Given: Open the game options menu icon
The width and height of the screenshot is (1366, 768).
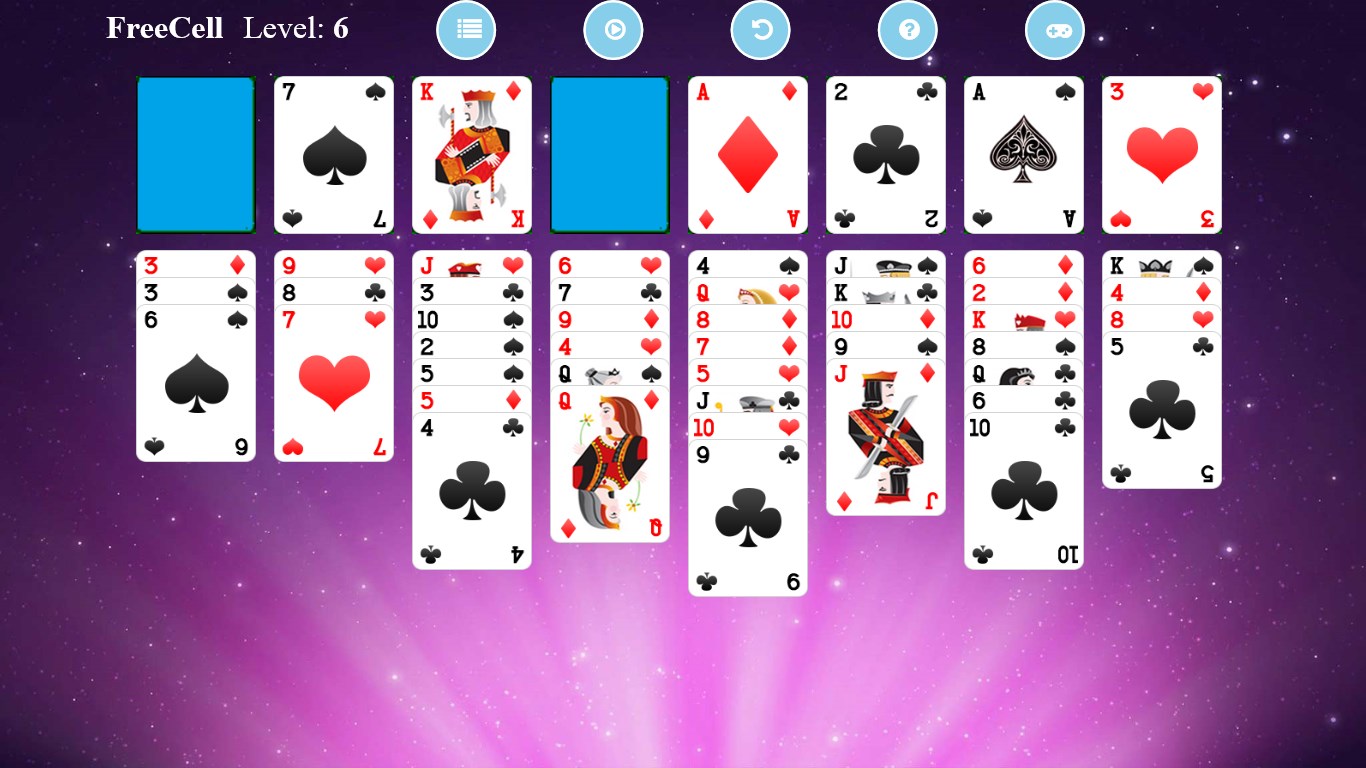Looking at the screenshot, I should (466, 30).
